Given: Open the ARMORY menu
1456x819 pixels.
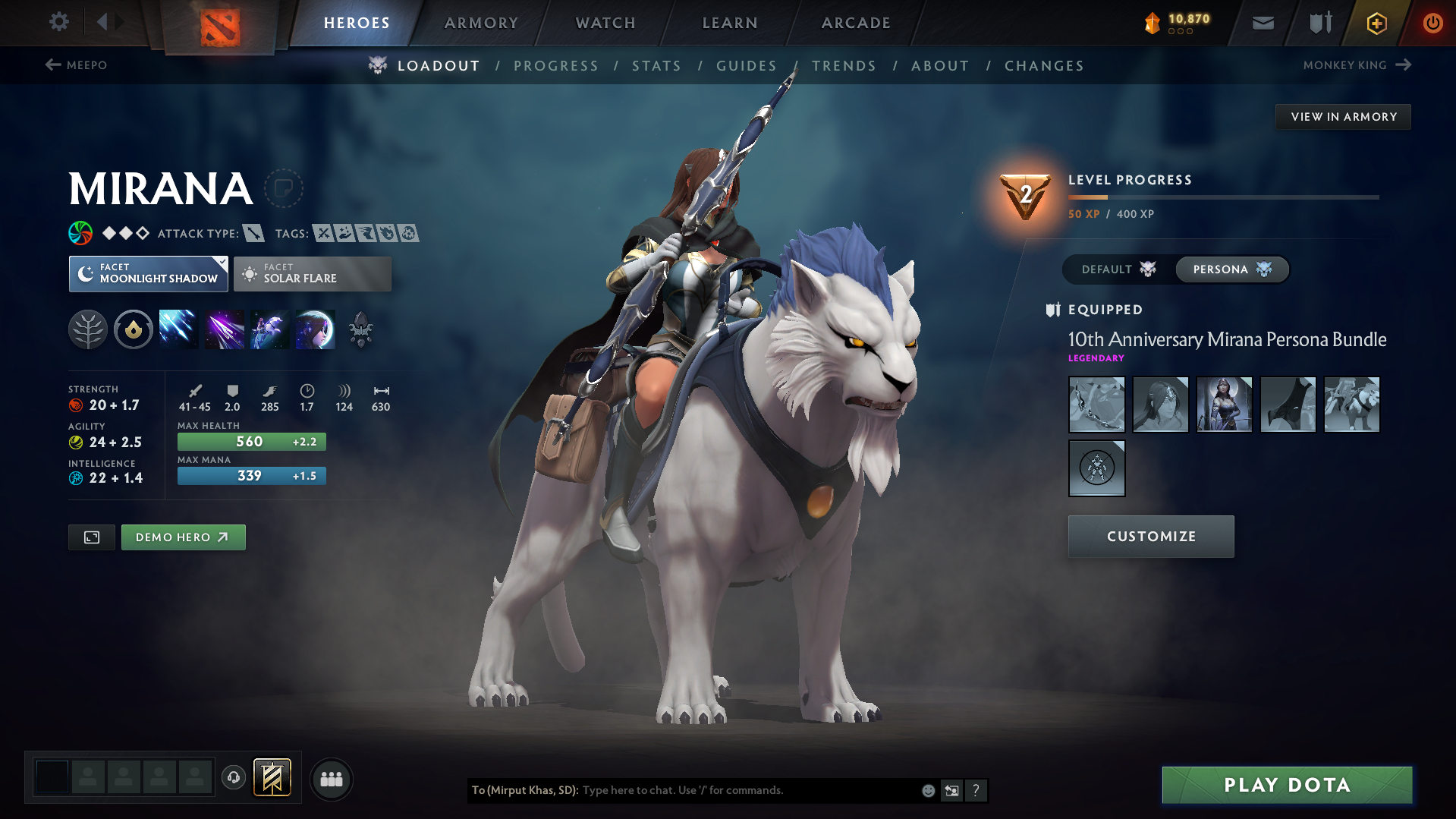Looking at the screenshot, I should click(481, 23).
